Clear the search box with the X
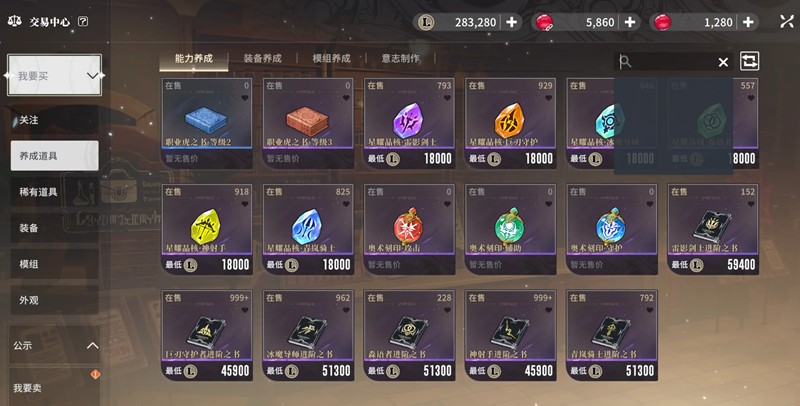This screenshot has width=800, height=406. pyautogui.click(x=723, y=62)
